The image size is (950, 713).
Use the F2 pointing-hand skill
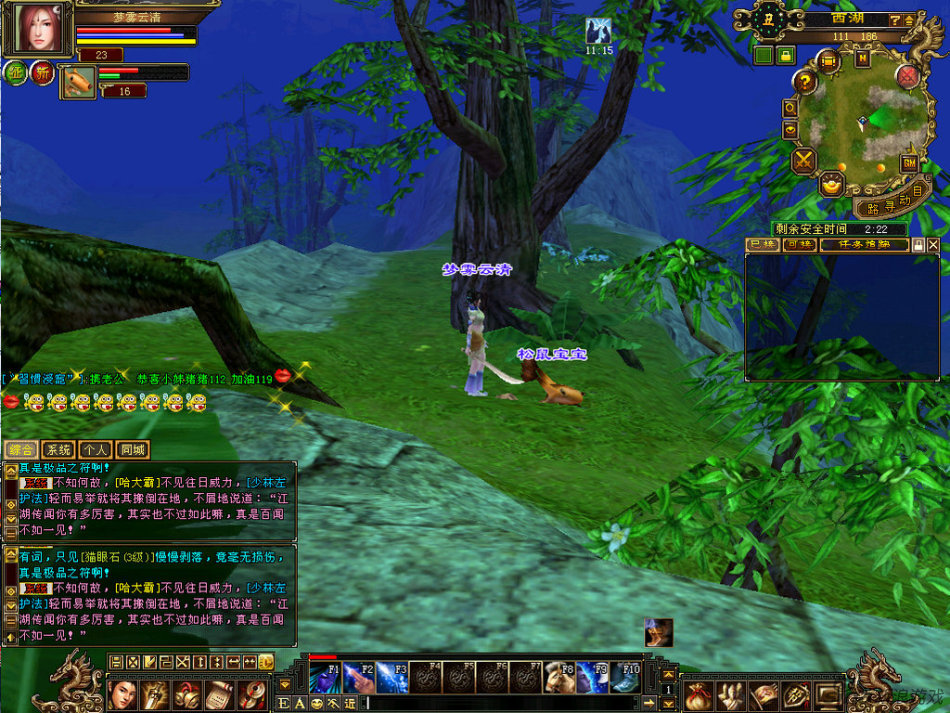tap(358, 678)
